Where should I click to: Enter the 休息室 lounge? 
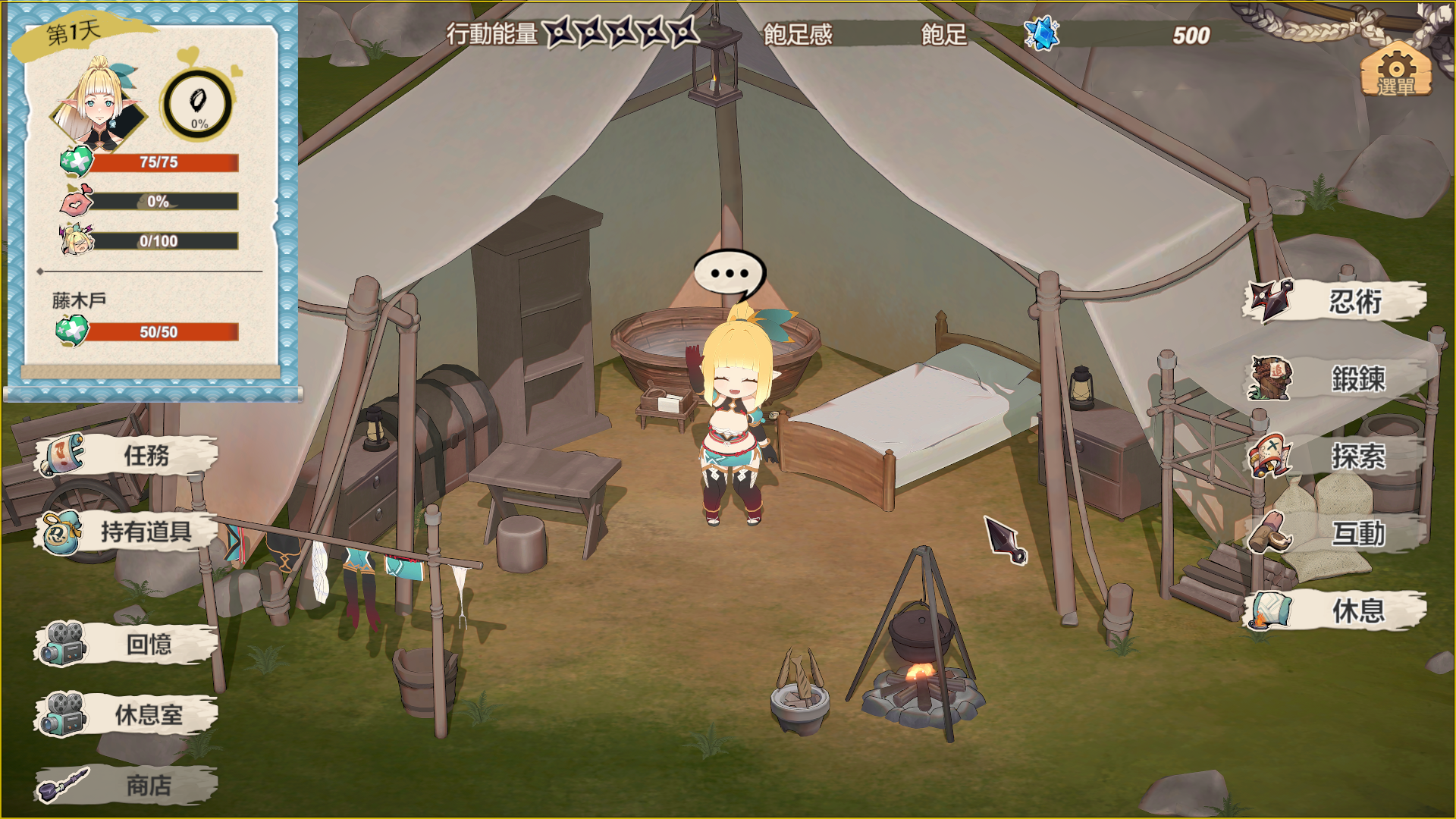click(x=126, y=714)
